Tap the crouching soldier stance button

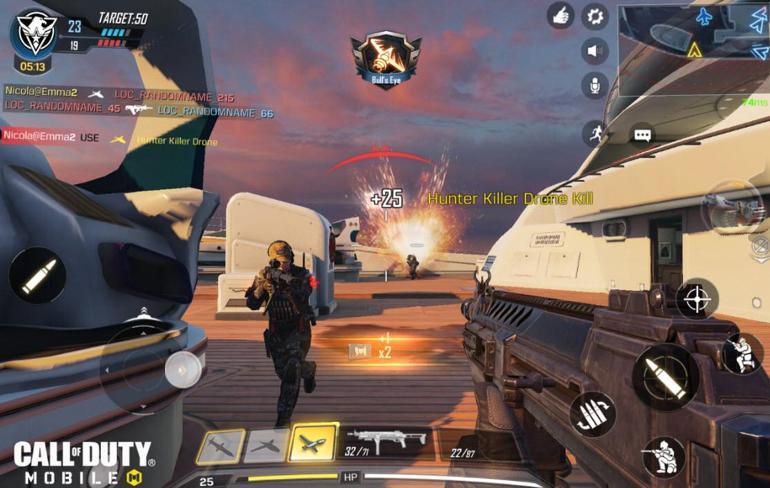coord(663,456)
